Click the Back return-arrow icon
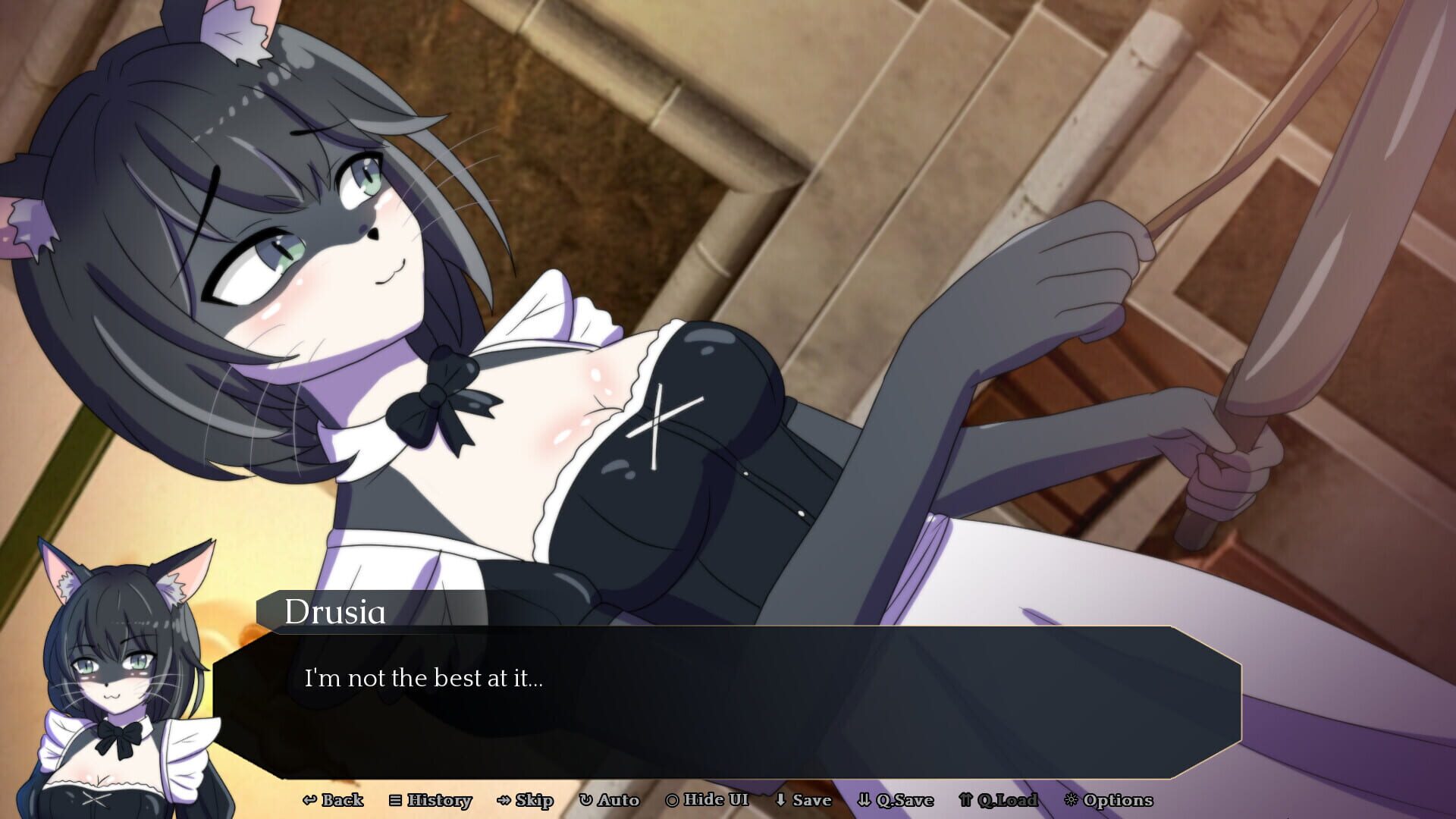This screenshot has width=1456, height=819. 310,800
